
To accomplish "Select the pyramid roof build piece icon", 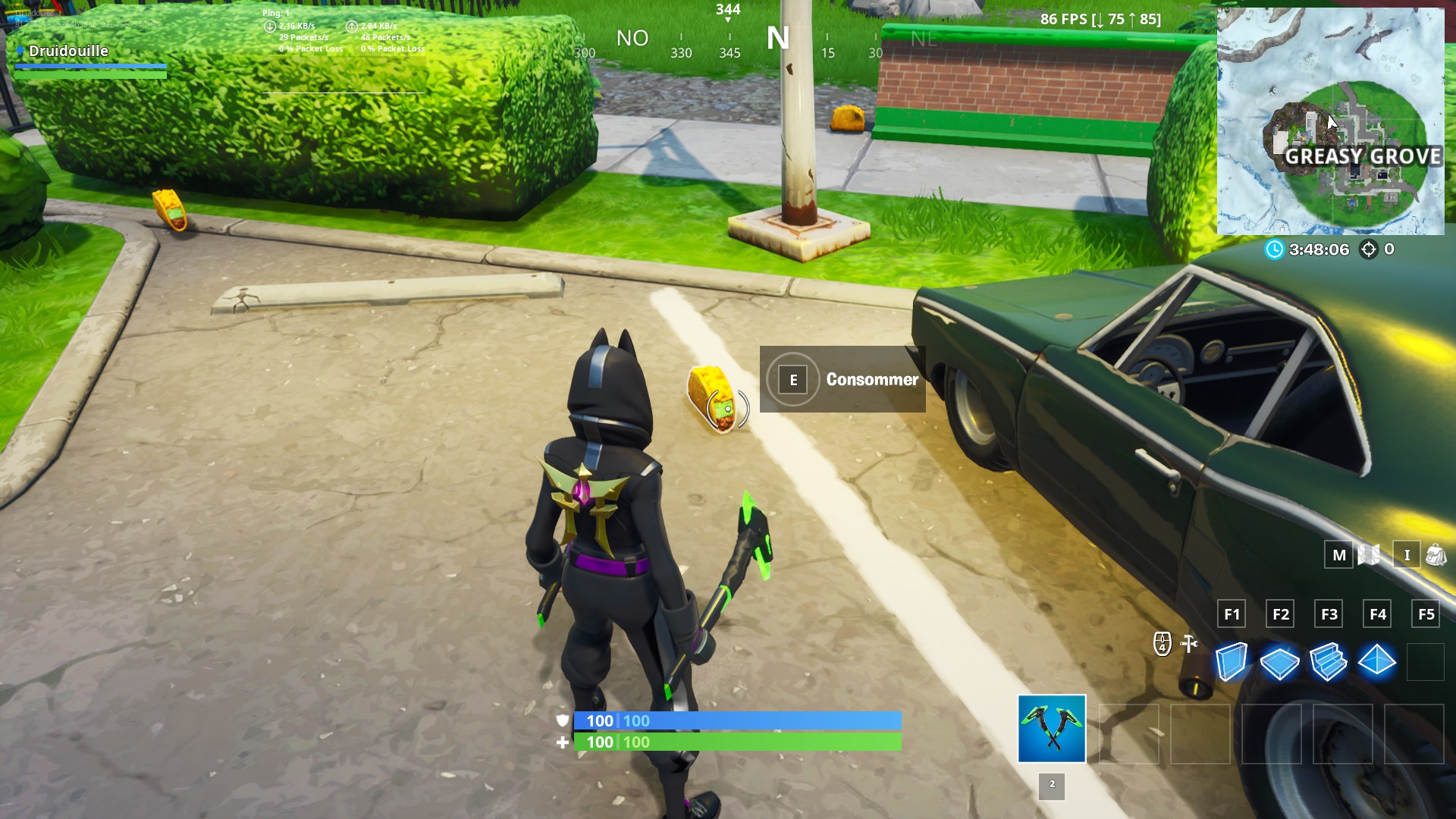I will 1376,660.
